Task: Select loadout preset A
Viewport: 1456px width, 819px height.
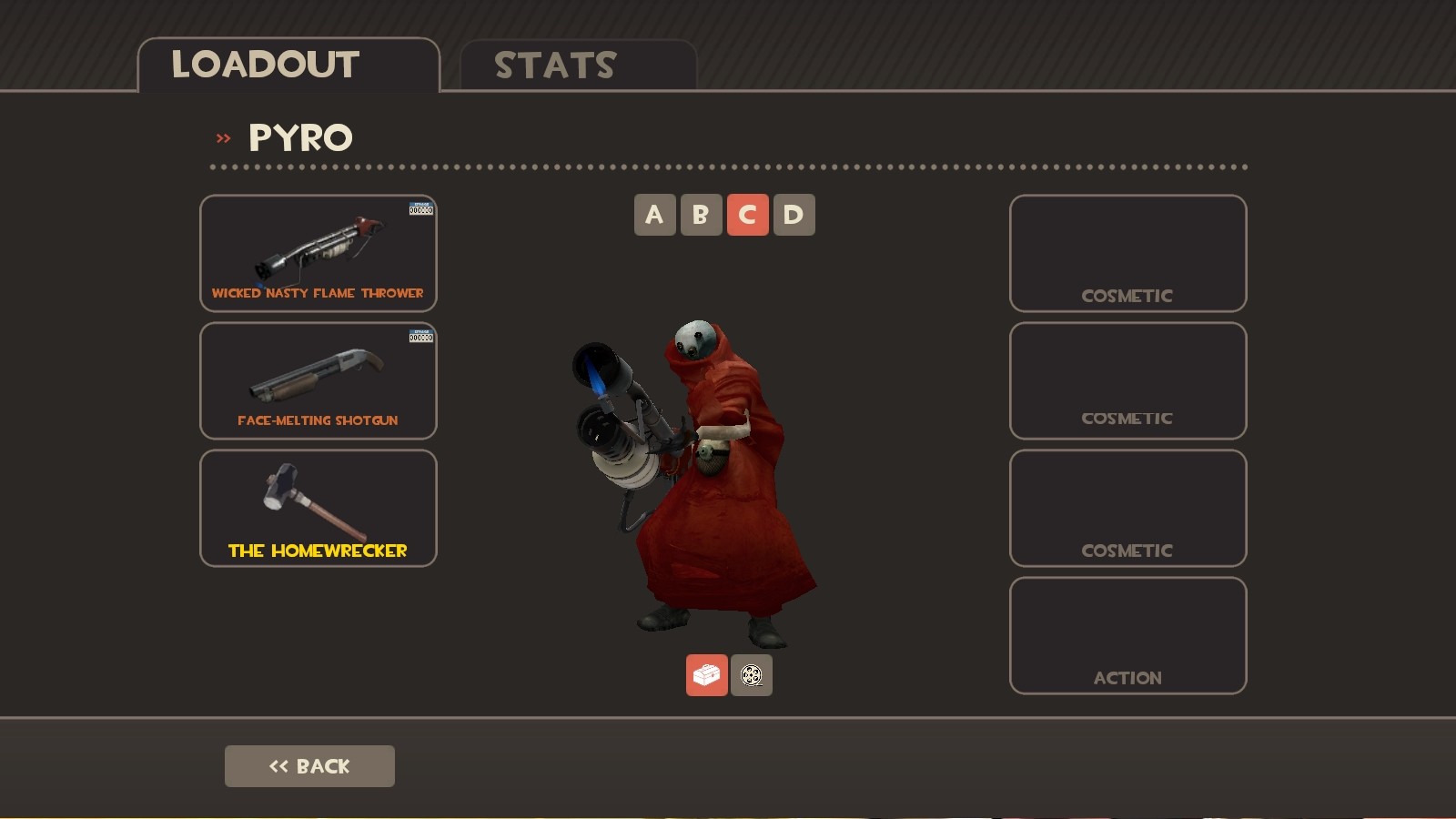Action: click(654, 215)
